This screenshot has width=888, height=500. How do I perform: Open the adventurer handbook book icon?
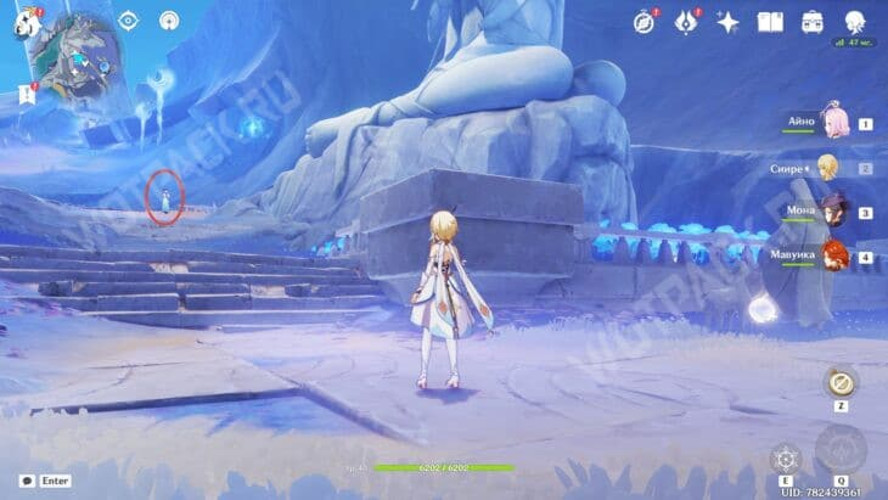(769, 22)
